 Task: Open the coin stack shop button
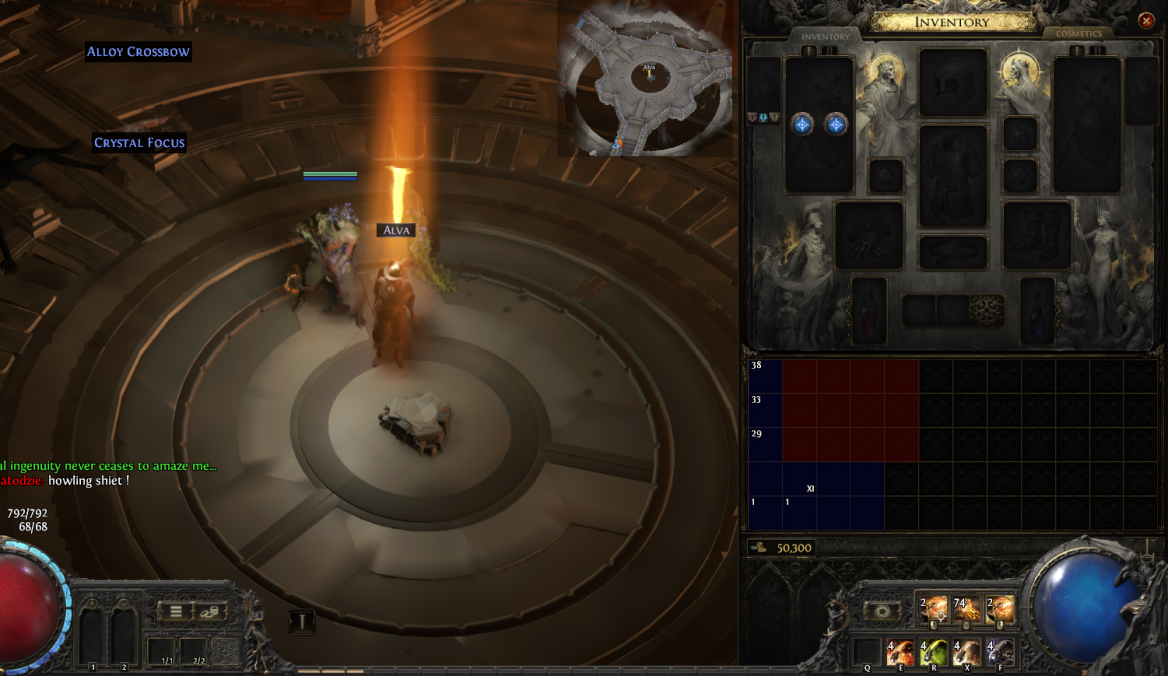point(210,611)
